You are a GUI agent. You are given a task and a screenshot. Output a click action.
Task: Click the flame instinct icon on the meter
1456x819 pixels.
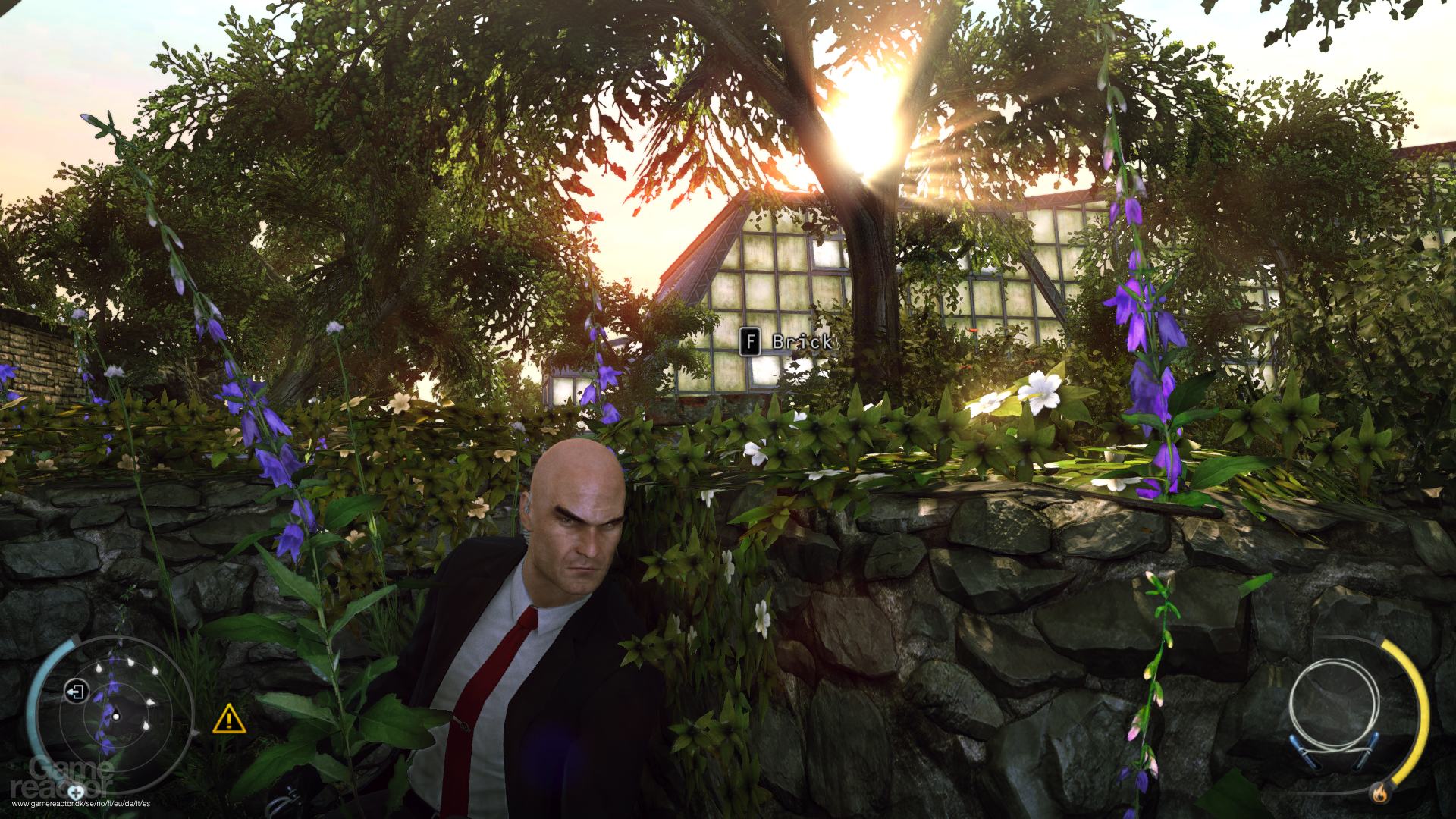[1380, 792]
